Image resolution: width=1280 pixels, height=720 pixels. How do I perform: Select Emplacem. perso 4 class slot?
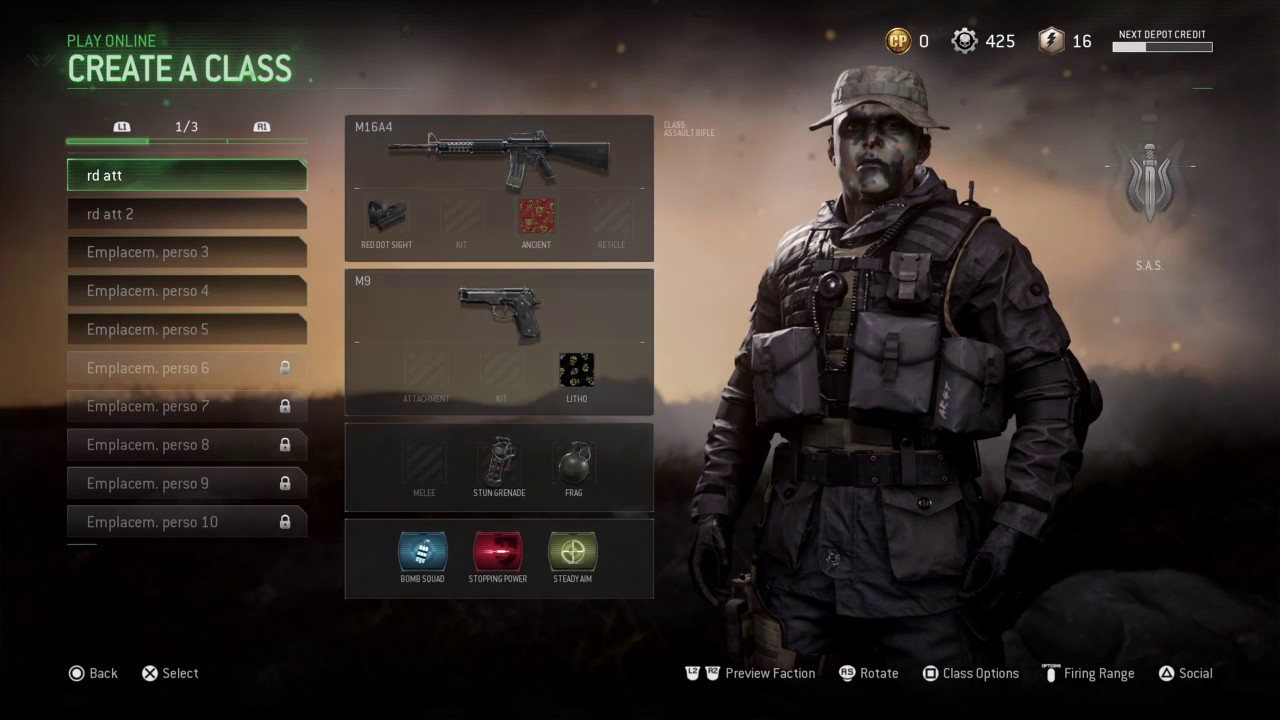[x=187, y=291]
